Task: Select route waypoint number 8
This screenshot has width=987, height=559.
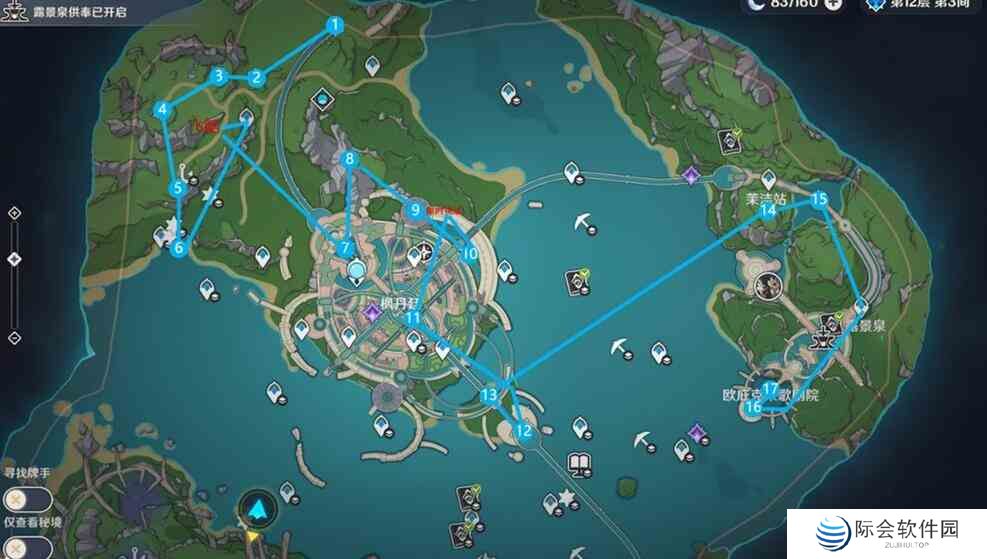Action: click(349, 158)
